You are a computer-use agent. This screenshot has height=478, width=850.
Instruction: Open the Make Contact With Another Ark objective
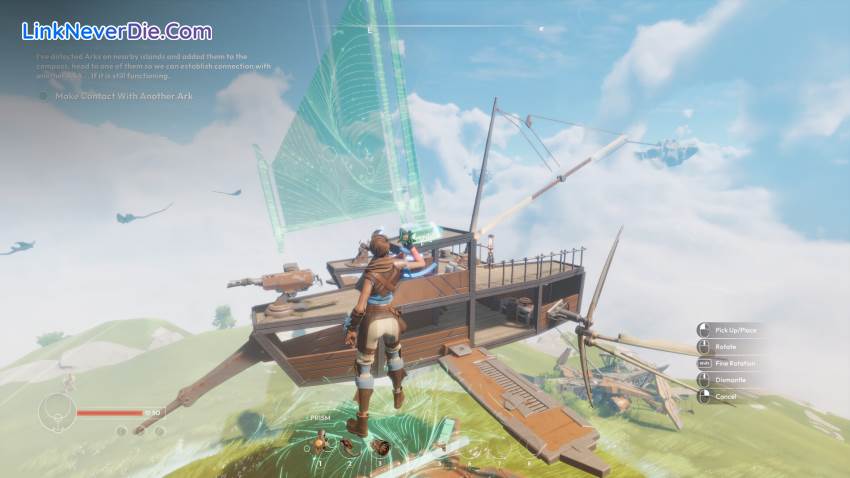tap(124, 96)
